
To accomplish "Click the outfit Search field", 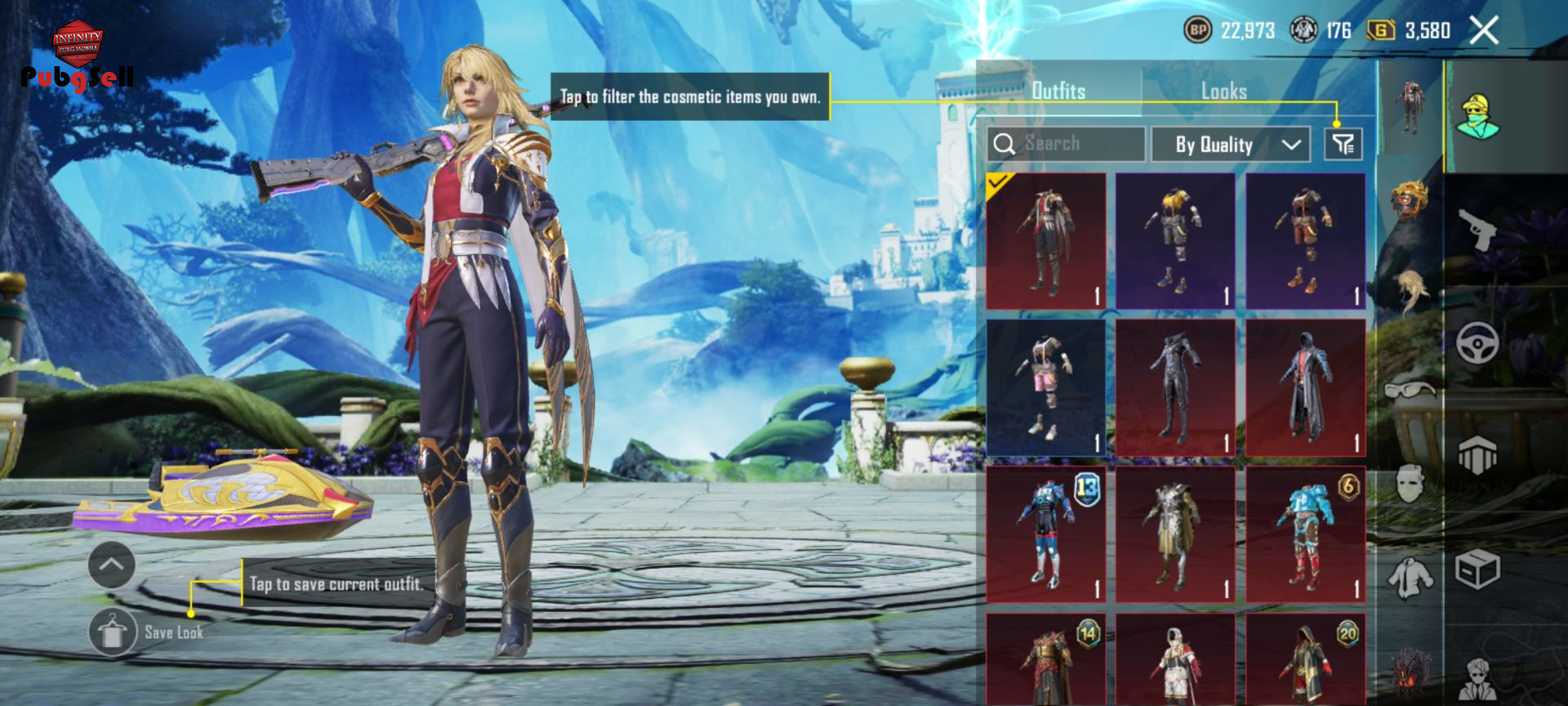I will pos(1066,145).
